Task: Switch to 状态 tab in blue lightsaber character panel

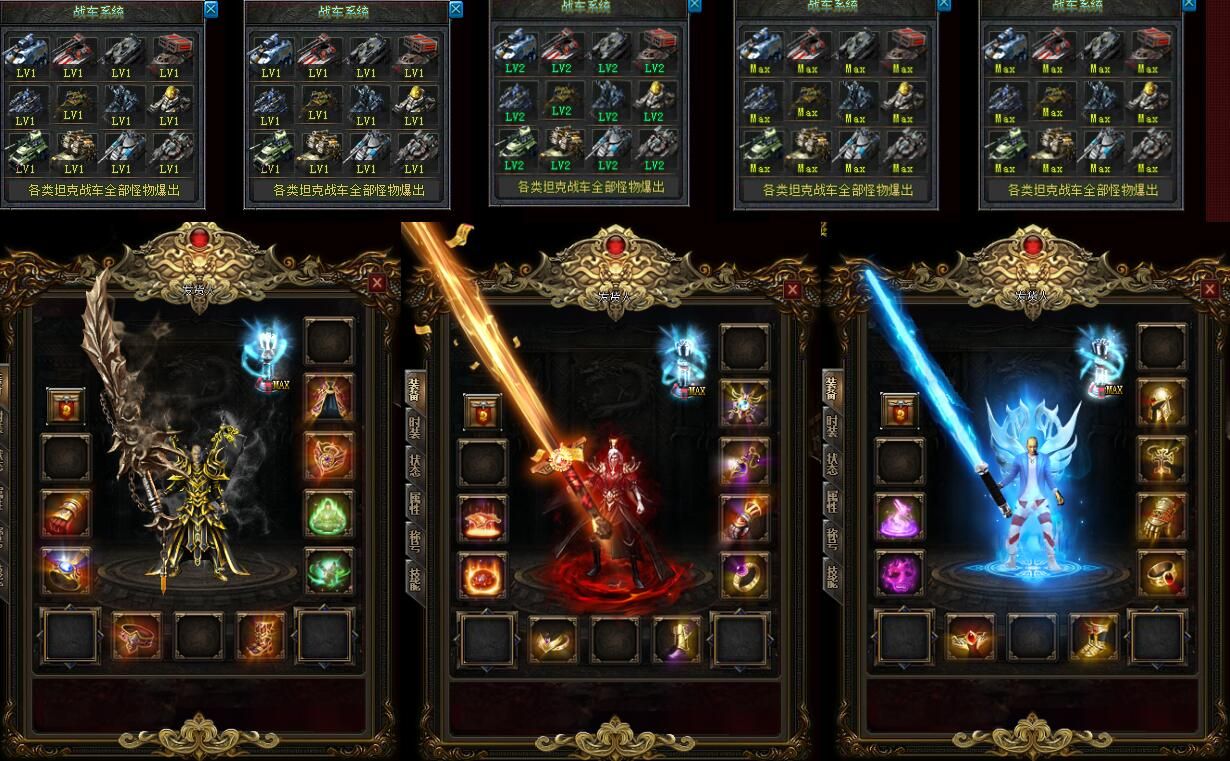Action: coord(832,464)
